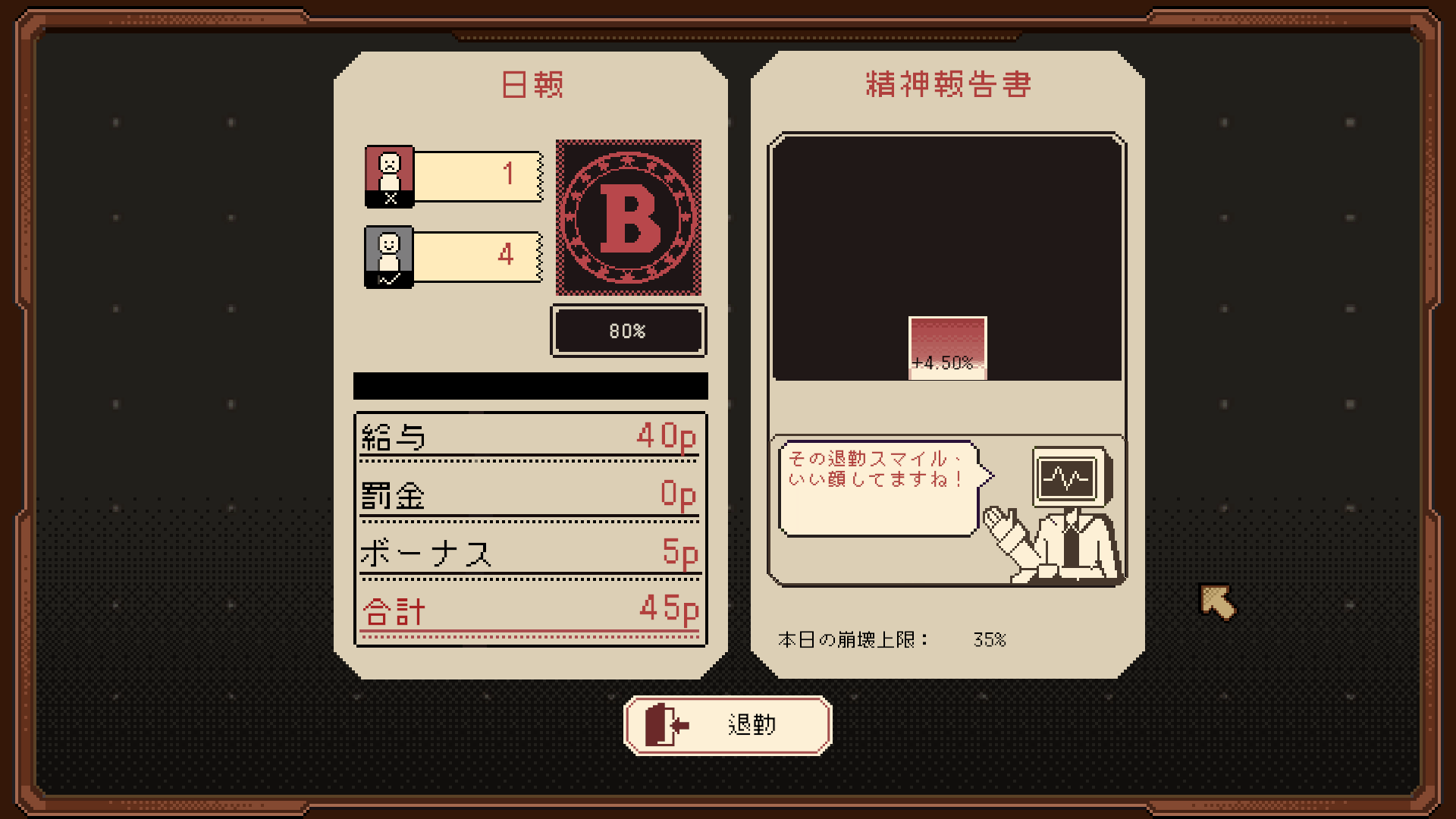
Task: Expand the black bar above the salary table
Action: click(x=530, y=387)
